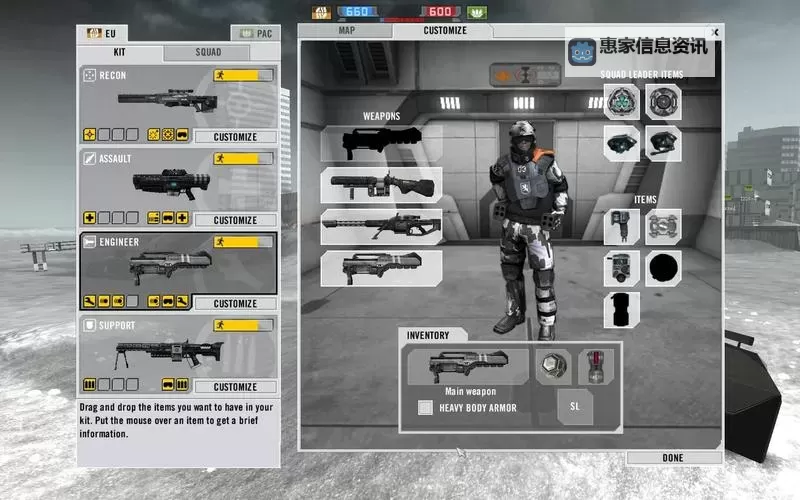
Task: Customize the Recon kit
Action: coord(235,137)
